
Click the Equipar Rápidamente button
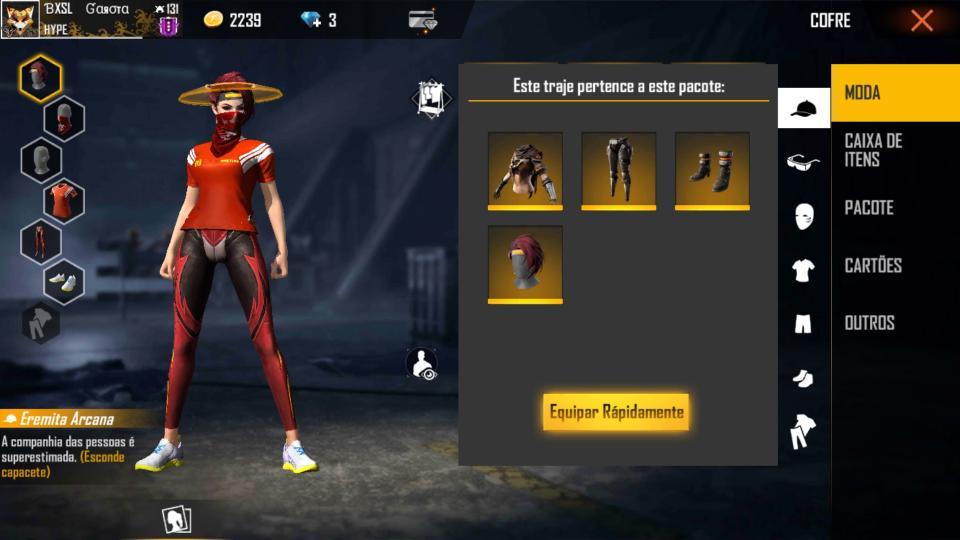coord(616,412)
